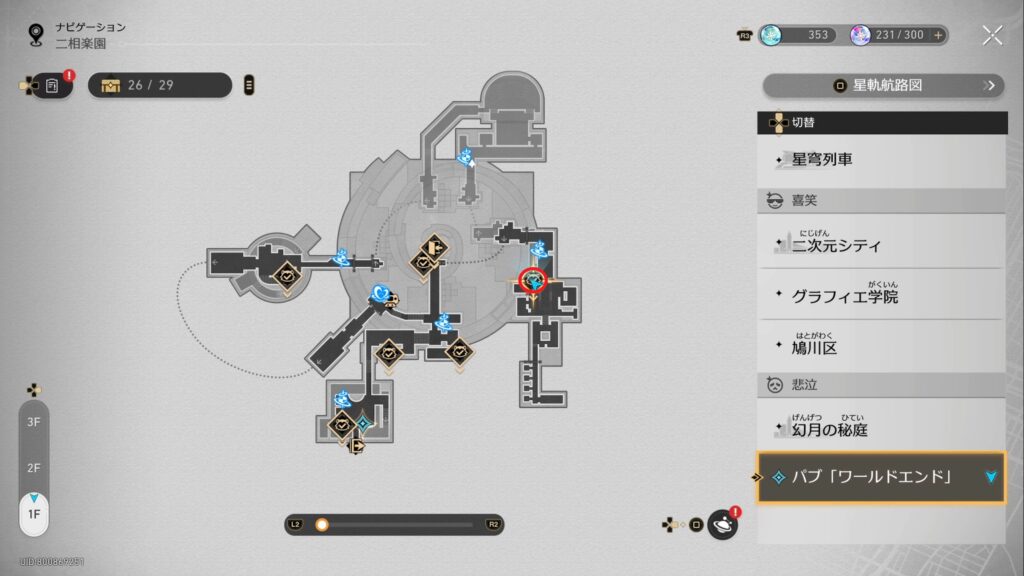Viewport: 1024px width, 576px height.
Task: Expand the list toggle beside the chest counter
Action: coord(249,85)
